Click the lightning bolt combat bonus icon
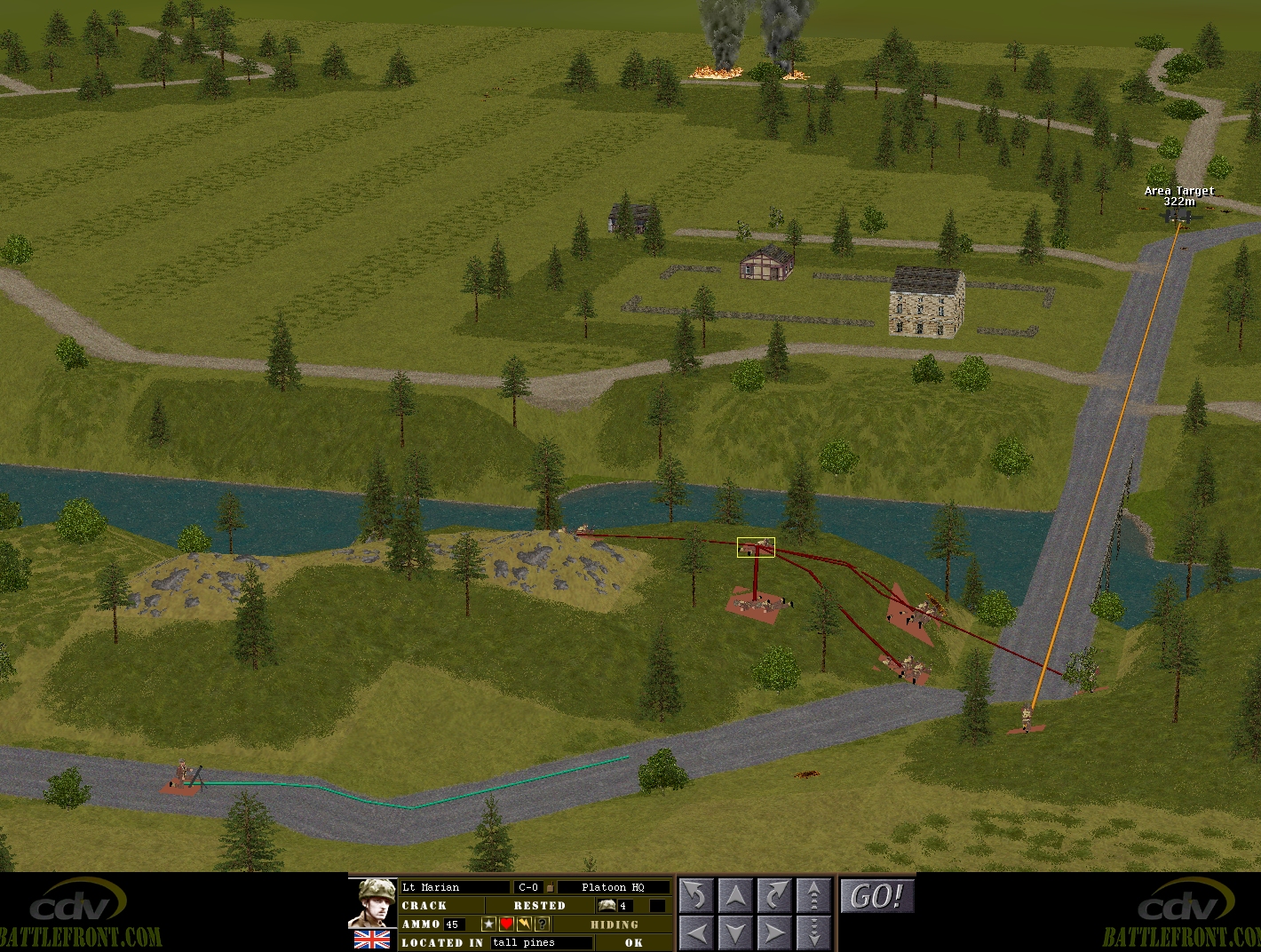 pyautogui.click(x=524, y=924)
